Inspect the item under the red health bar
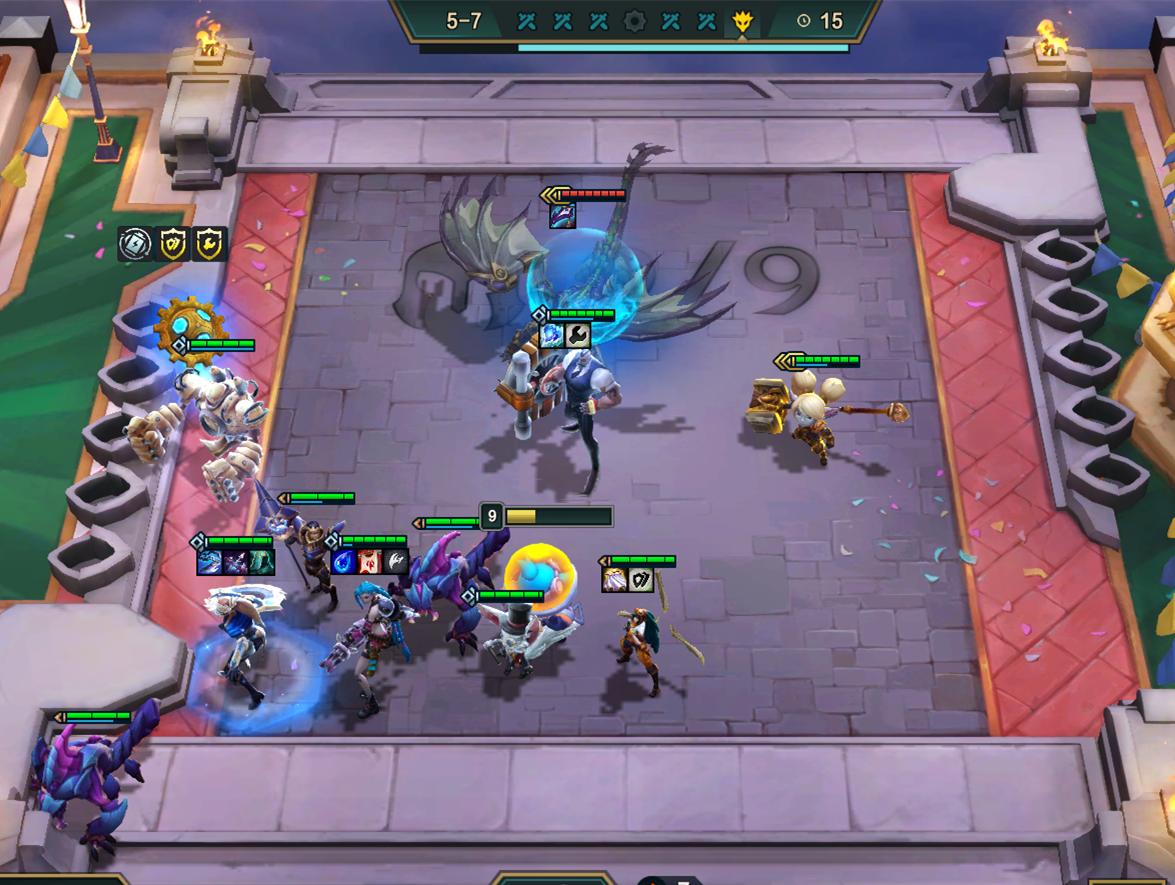Viewport: 1175px width, 885px height. pos(562,215)
